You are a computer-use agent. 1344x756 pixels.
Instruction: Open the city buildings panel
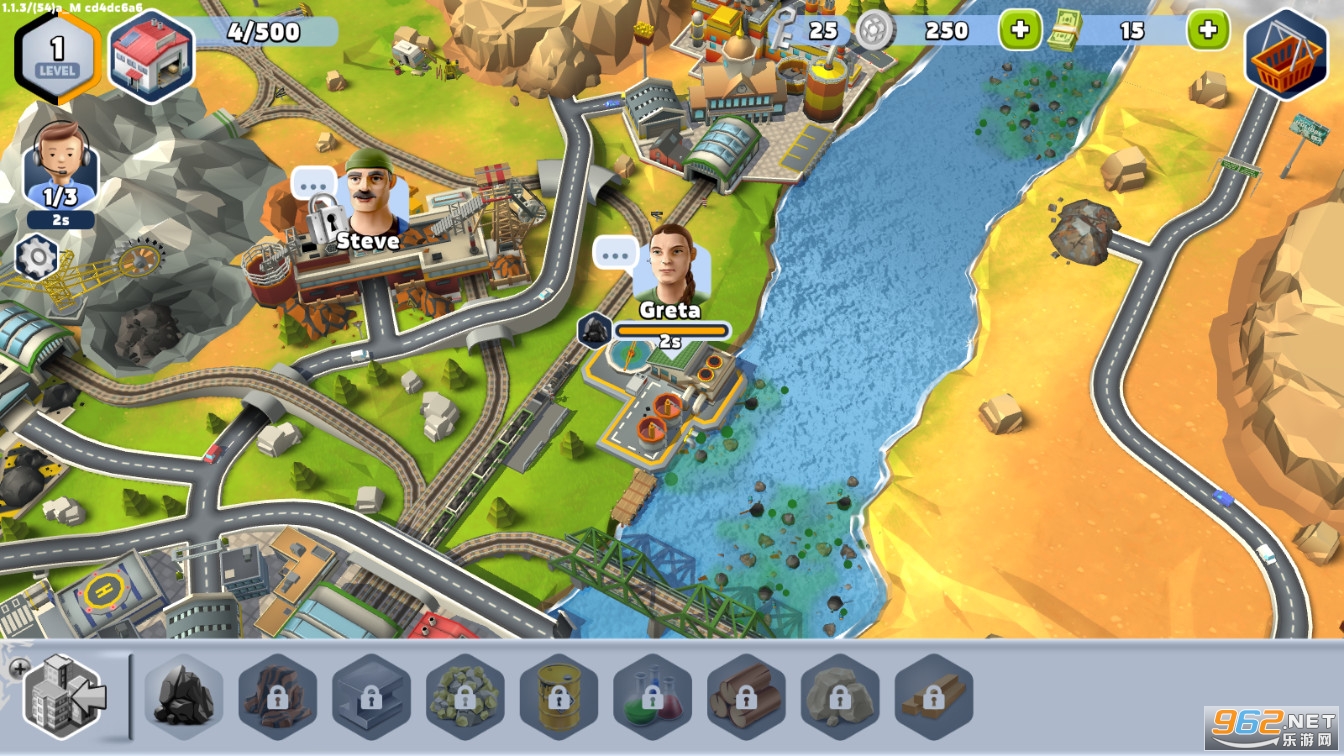click(x=64, y=697)
